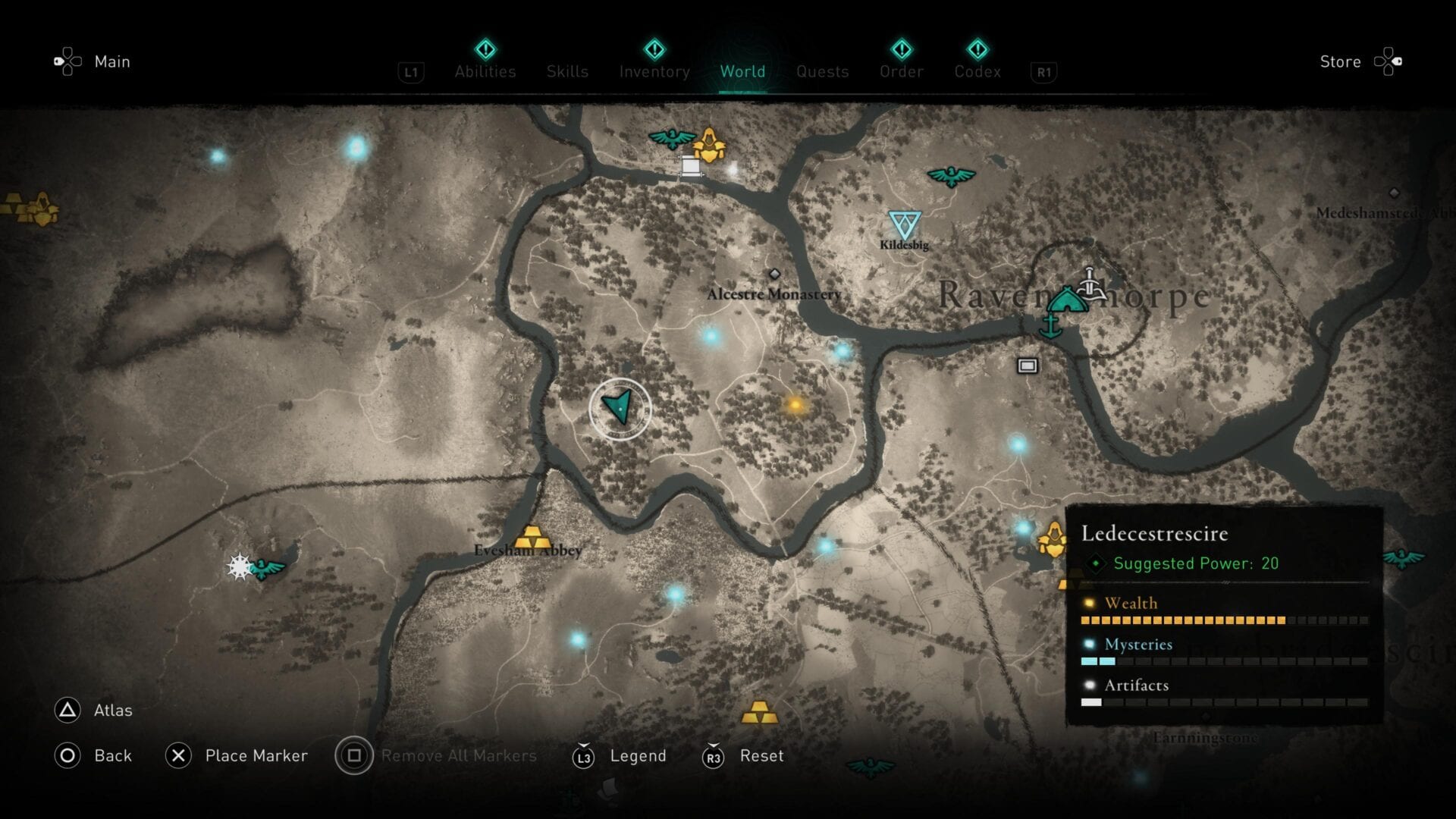Reset the map view
The image size is (1456, 819).
pyautogui.click(x=761, y=756)
